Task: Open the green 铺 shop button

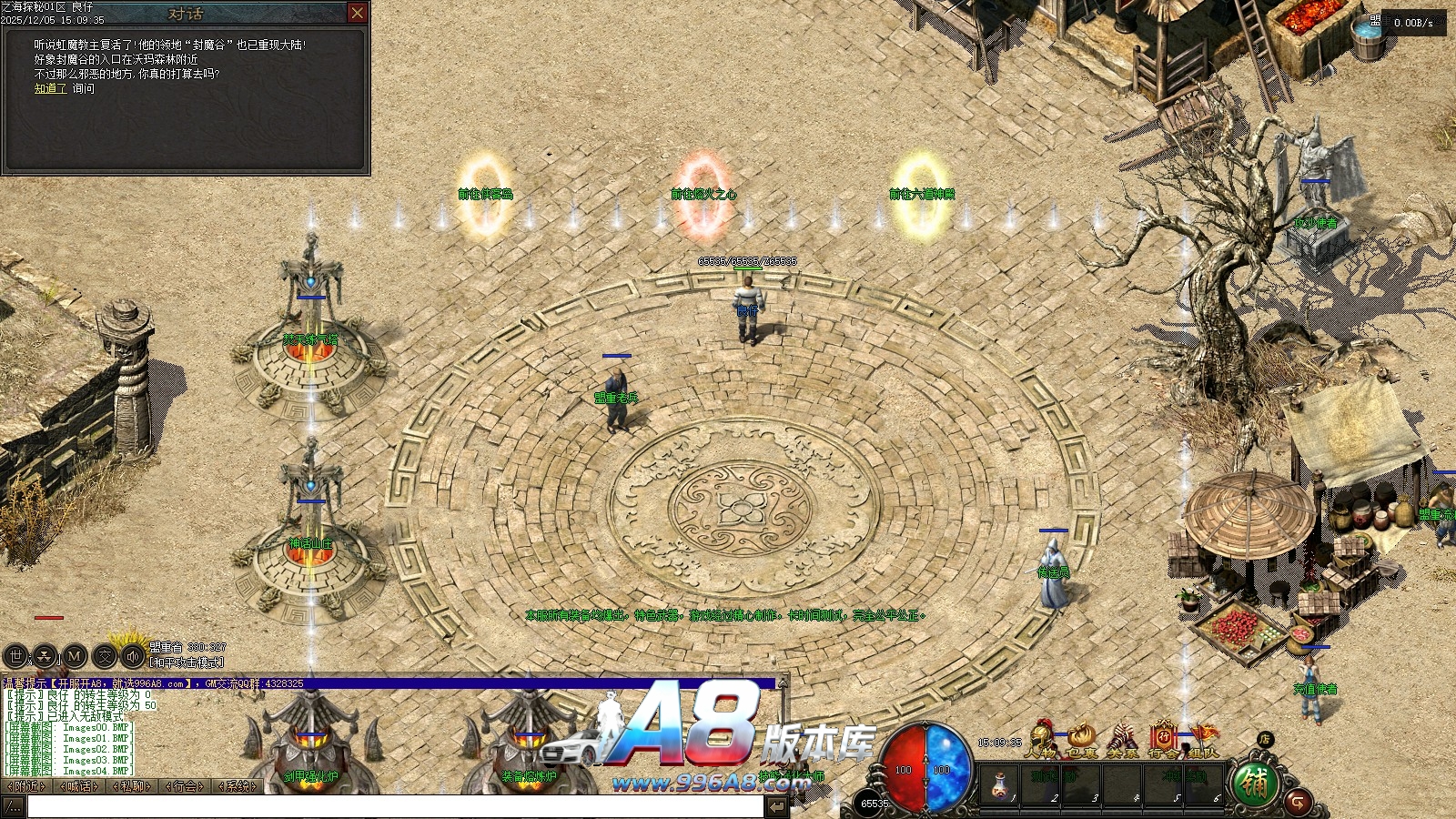Action: tap(1255, 784)
